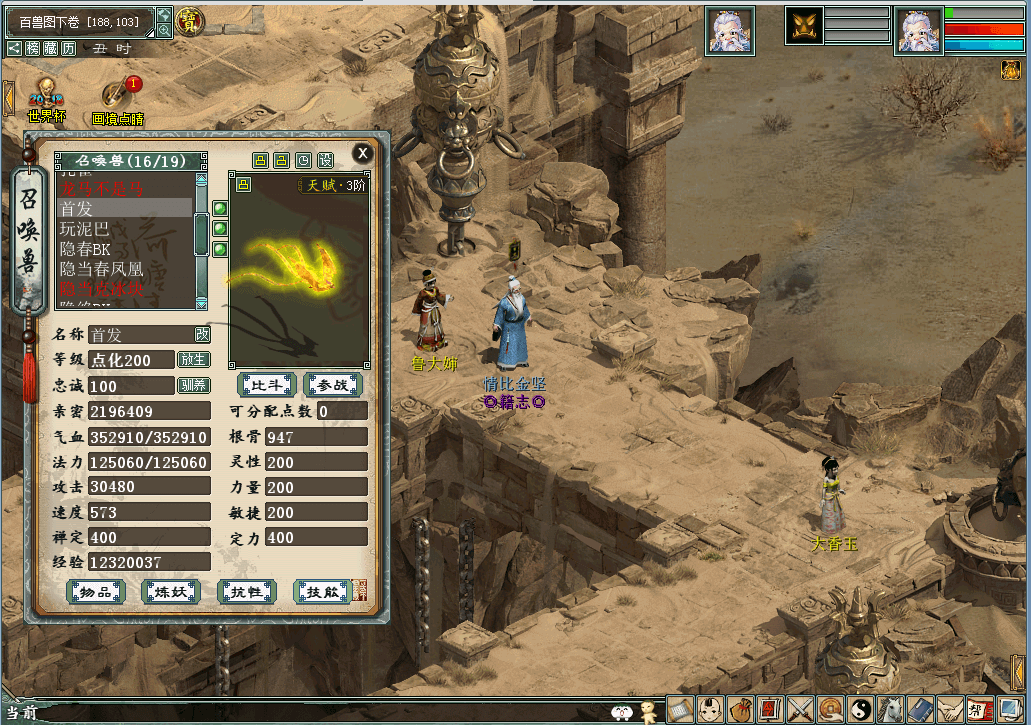This screenshot has height=725, width=1031.
Task: Open the beast's 物品 items
Action: tap(95, 592)
